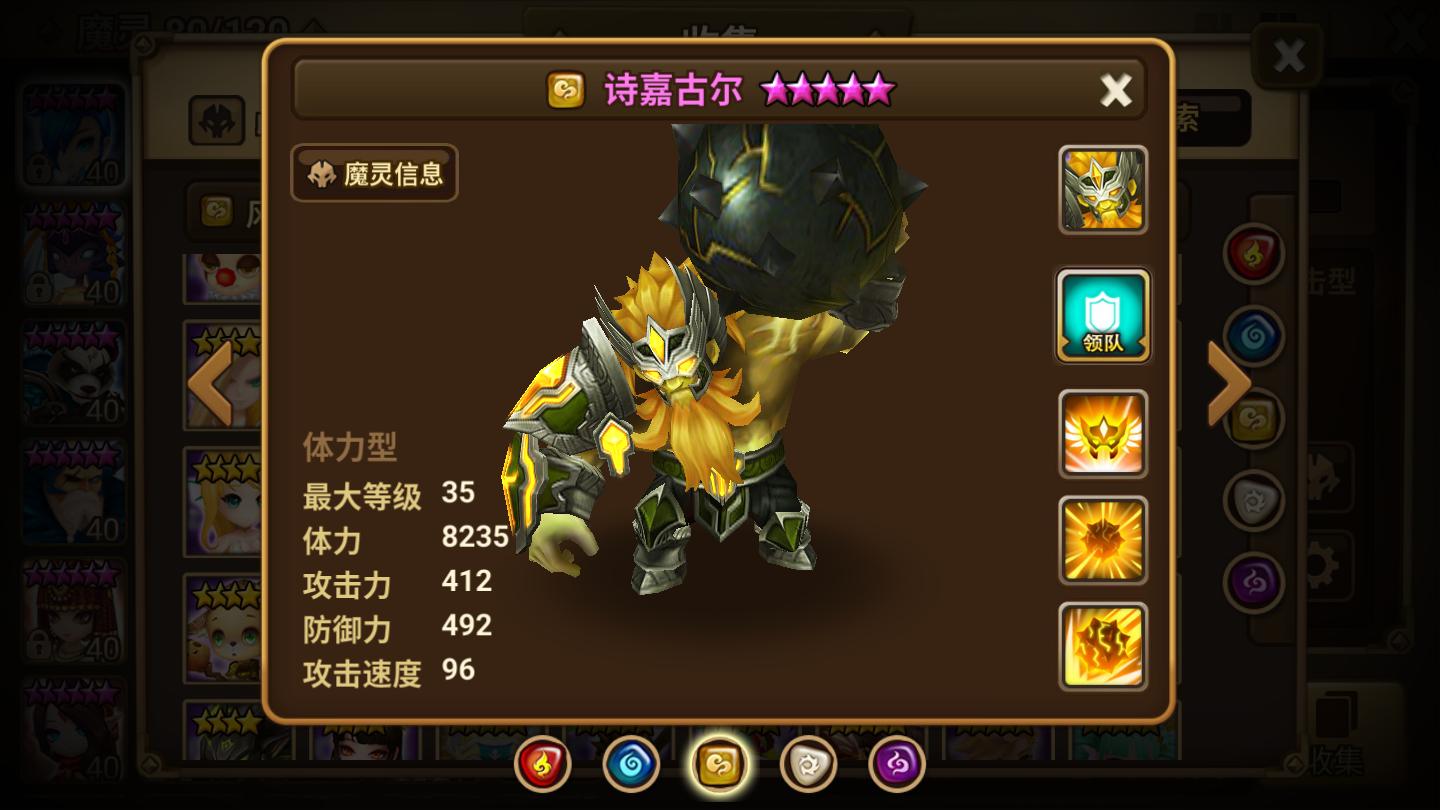The image size is (1440, 810).
Task: Toggle the 领队 leader skill highlight
Action: coord(1103,316)
